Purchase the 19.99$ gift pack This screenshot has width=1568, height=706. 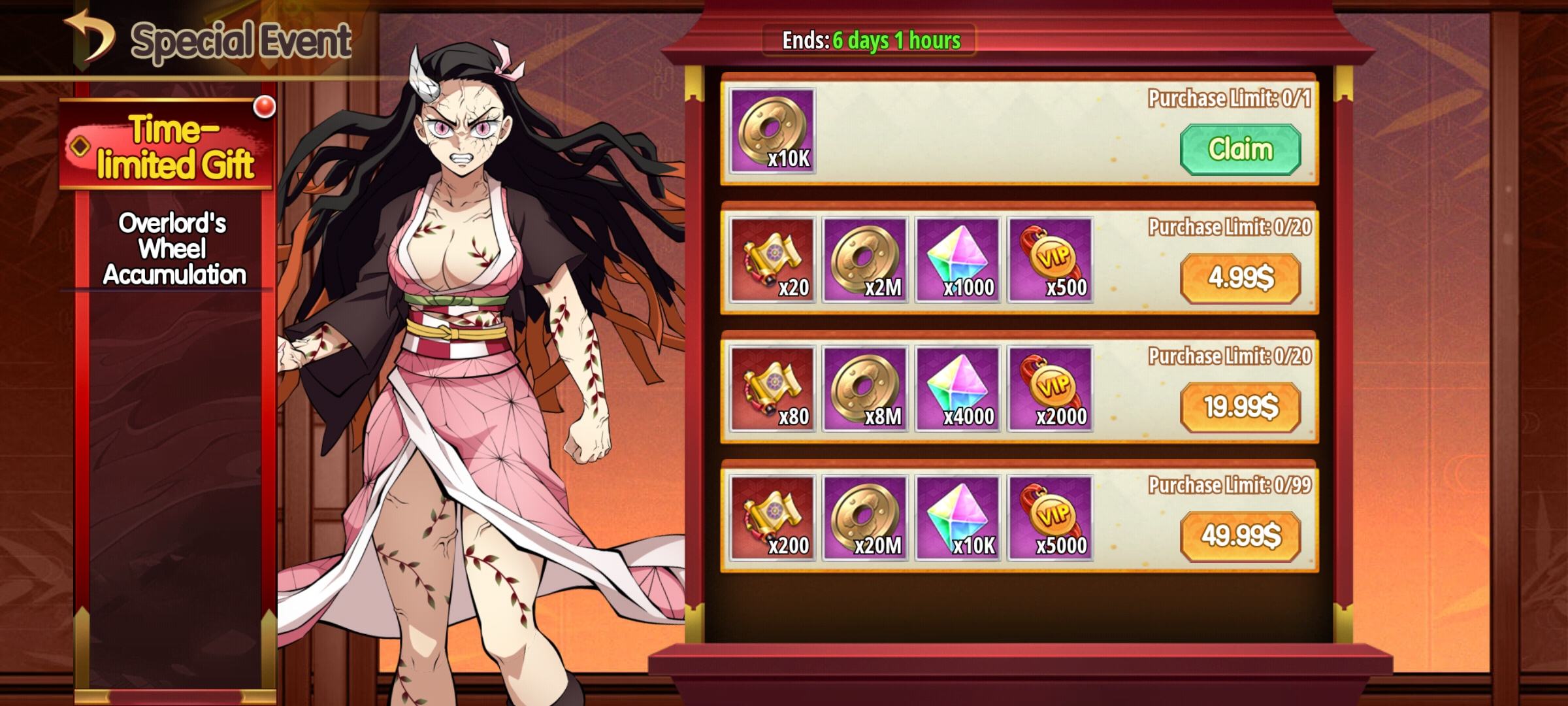(1240, 407)
